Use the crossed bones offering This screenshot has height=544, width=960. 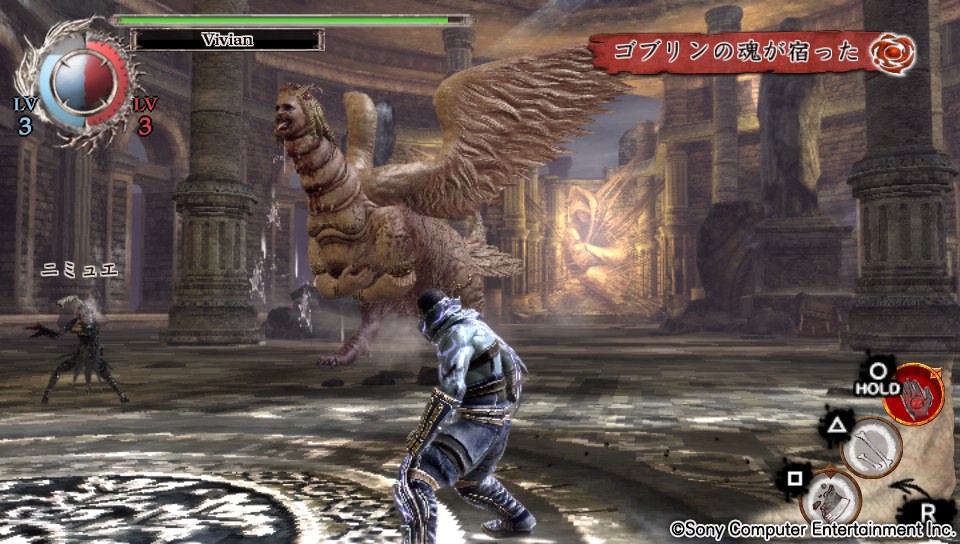click(871, 447)
